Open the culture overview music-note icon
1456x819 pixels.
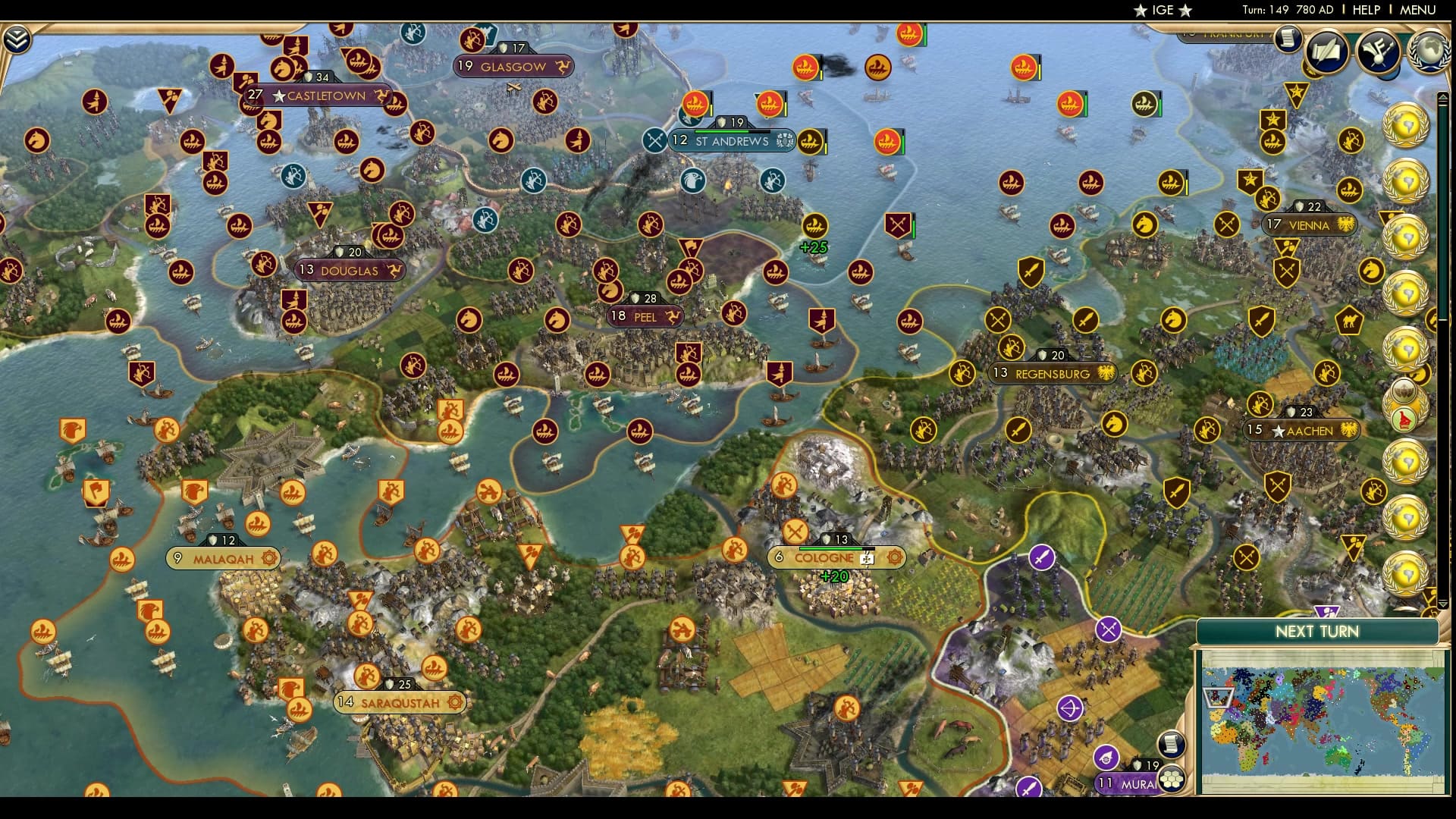[1379, 52]
